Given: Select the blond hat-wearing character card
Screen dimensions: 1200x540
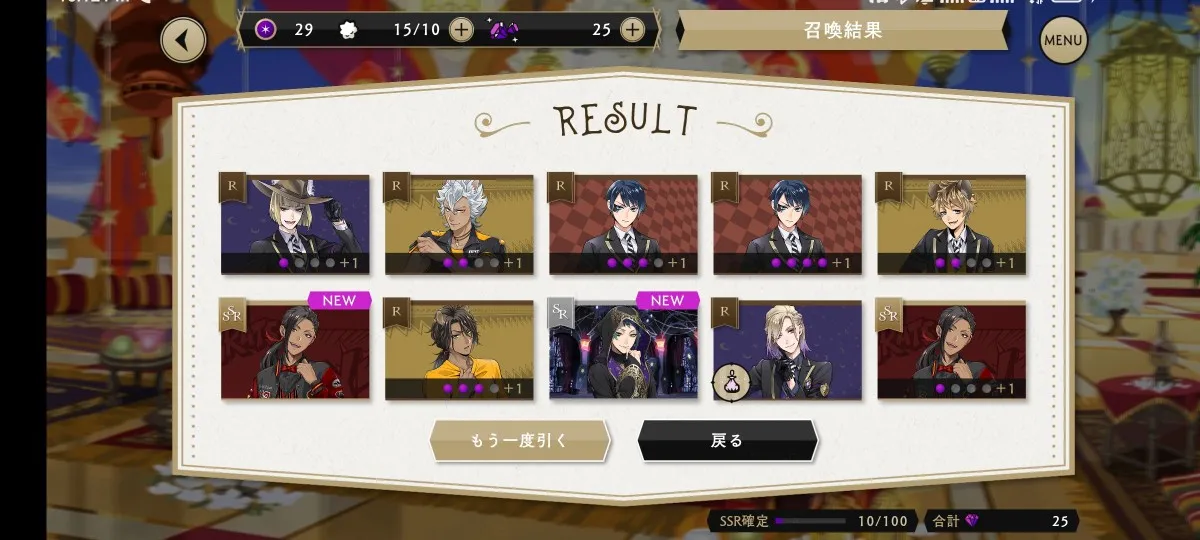Looking at the screenshot, I should [x=295, y=224].
